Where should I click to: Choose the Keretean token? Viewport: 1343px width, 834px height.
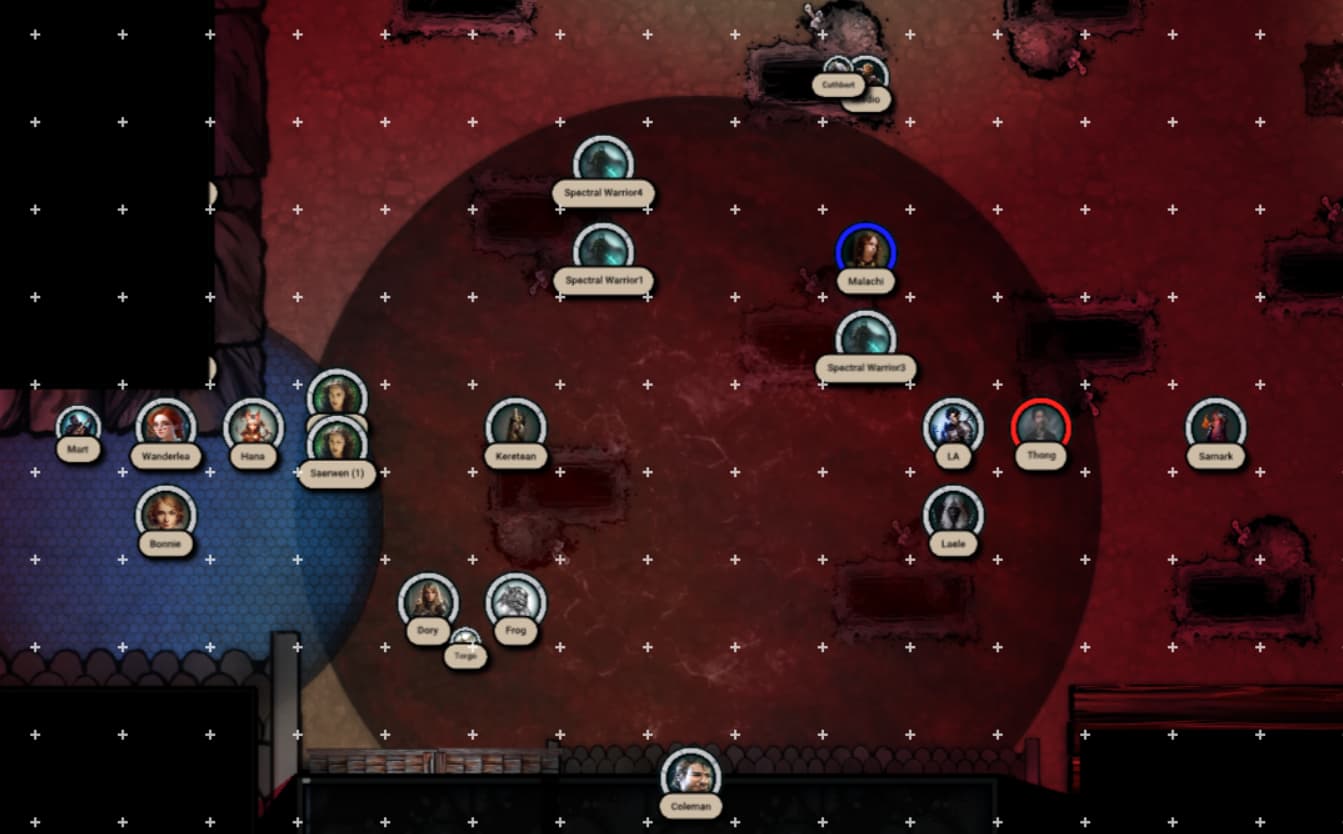coord(516,427)
